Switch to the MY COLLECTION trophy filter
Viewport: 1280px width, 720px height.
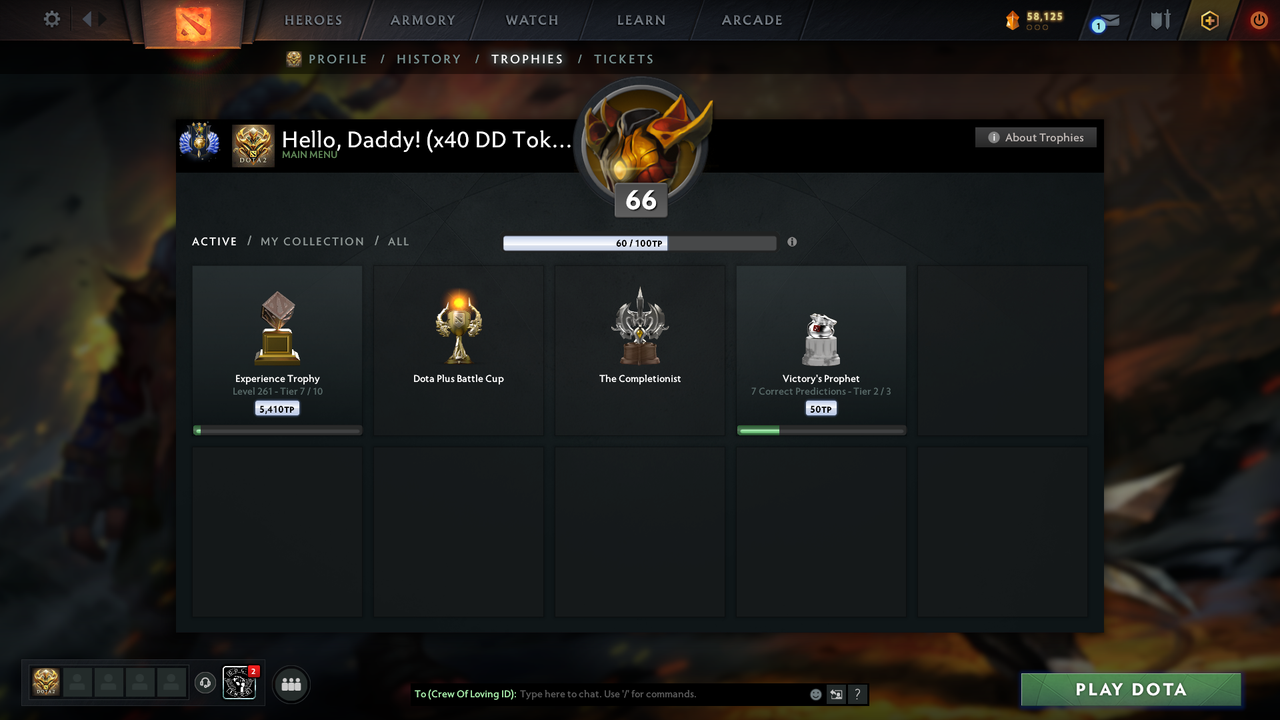[312, 241]
